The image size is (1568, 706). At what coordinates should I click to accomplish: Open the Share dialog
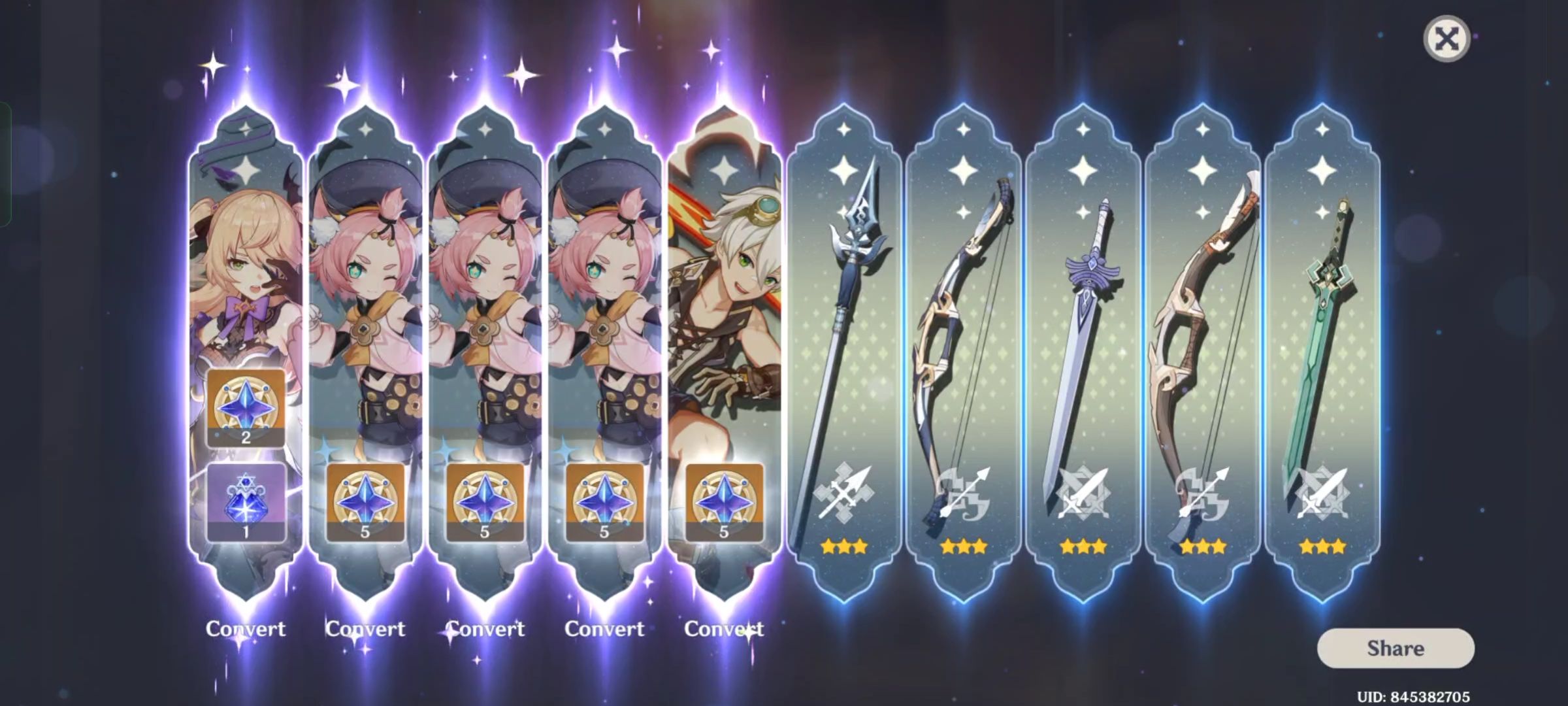pyautogui.click(x=1396, y=648)
